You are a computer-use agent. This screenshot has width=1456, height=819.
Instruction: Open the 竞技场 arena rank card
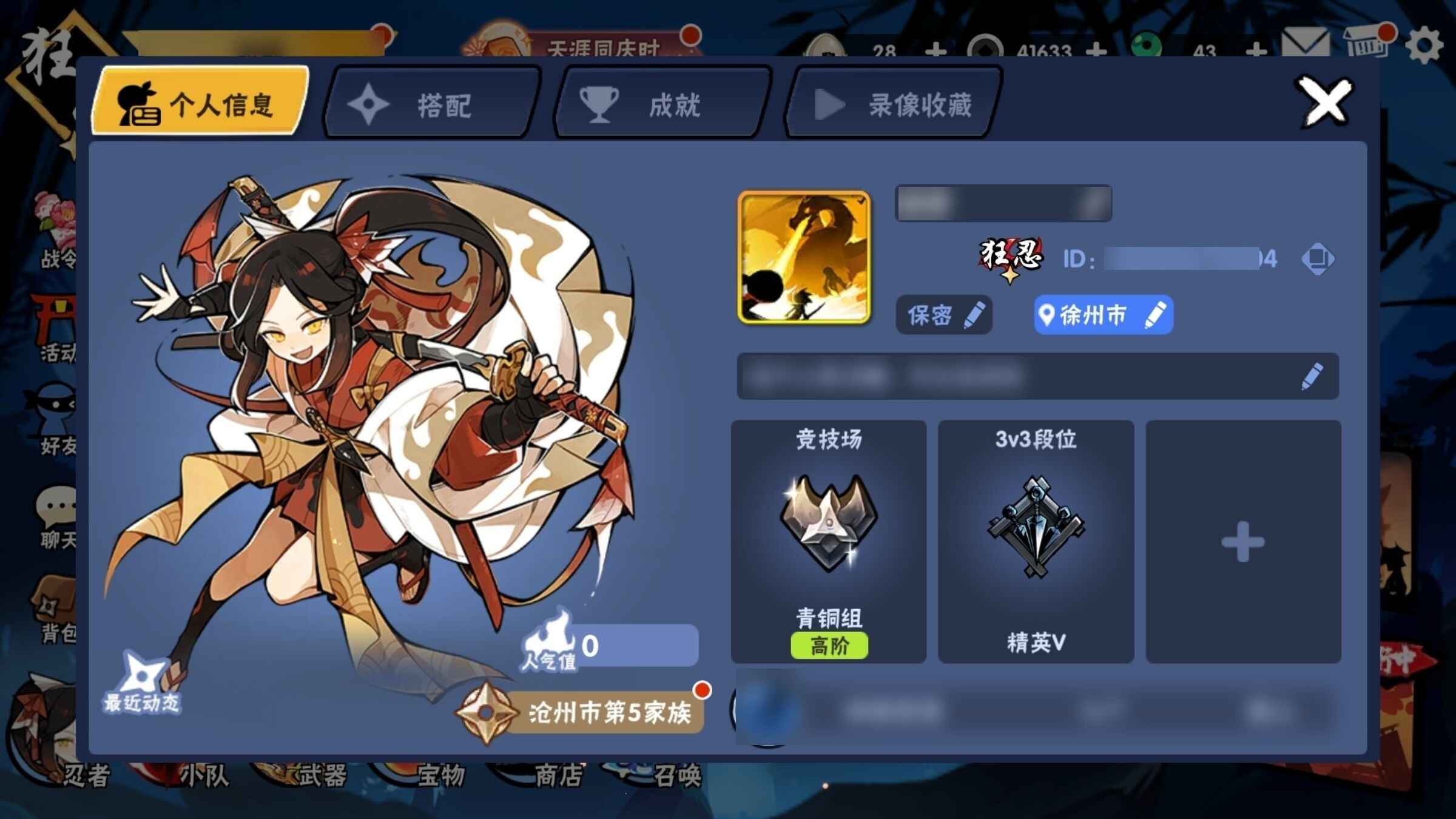(829, 541)
